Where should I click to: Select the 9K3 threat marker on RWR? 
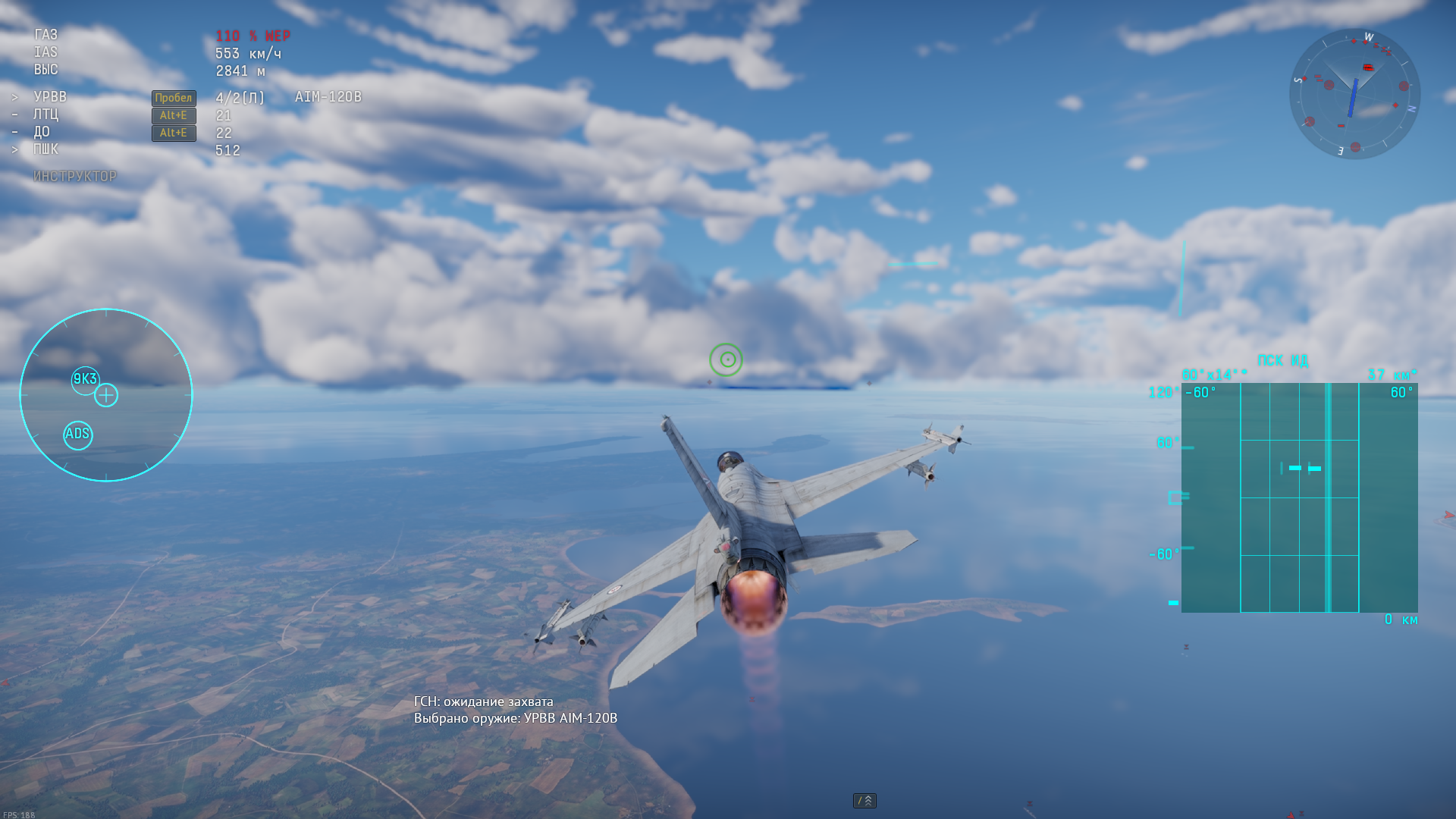85,379
